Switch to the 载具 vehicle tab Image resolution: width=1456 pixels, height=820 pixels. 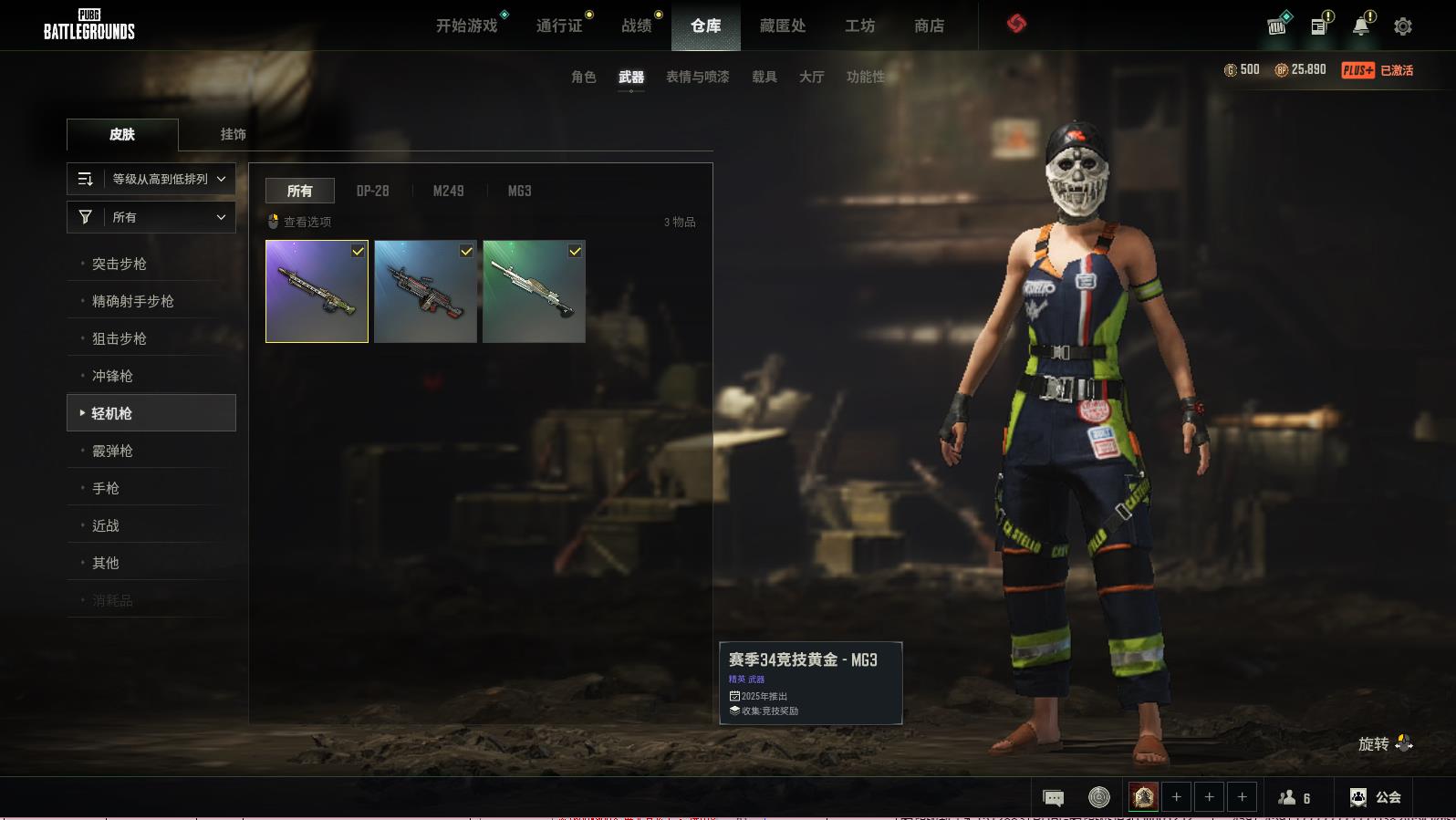[x=764, y=77]
